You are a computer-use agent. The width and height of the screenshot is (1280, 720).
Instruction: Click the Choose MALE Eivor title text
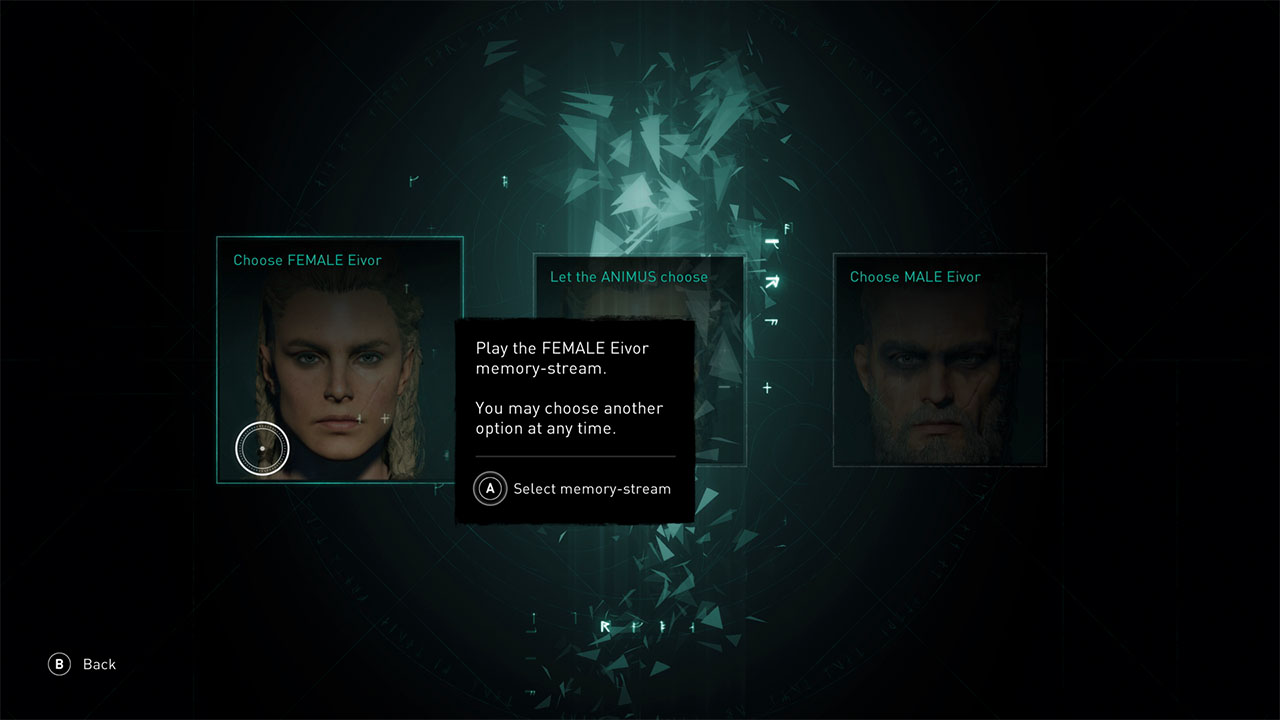pos(913,277)
